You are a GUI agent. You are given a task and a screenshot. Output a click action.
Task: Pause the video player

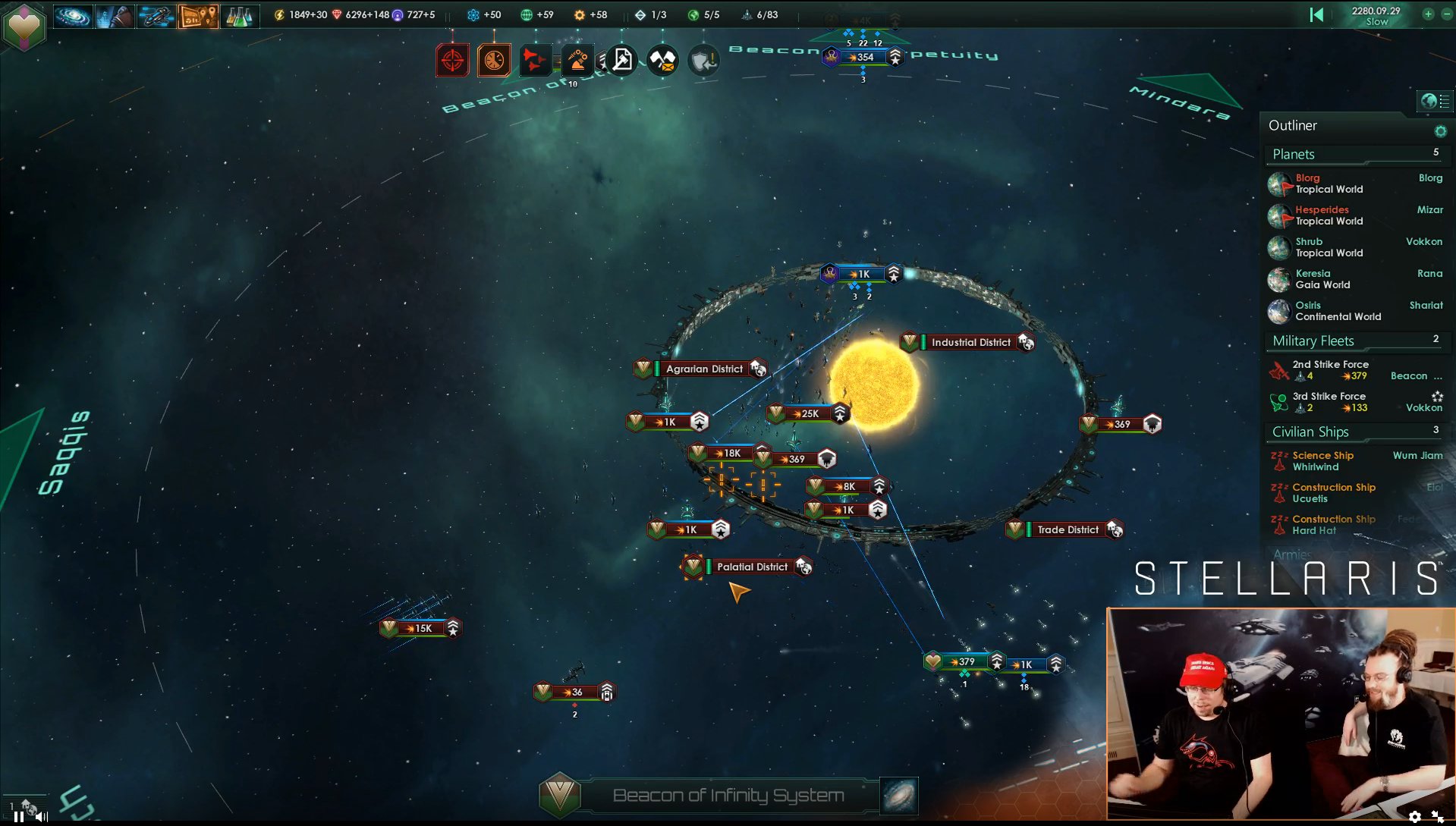click(18, 817)
